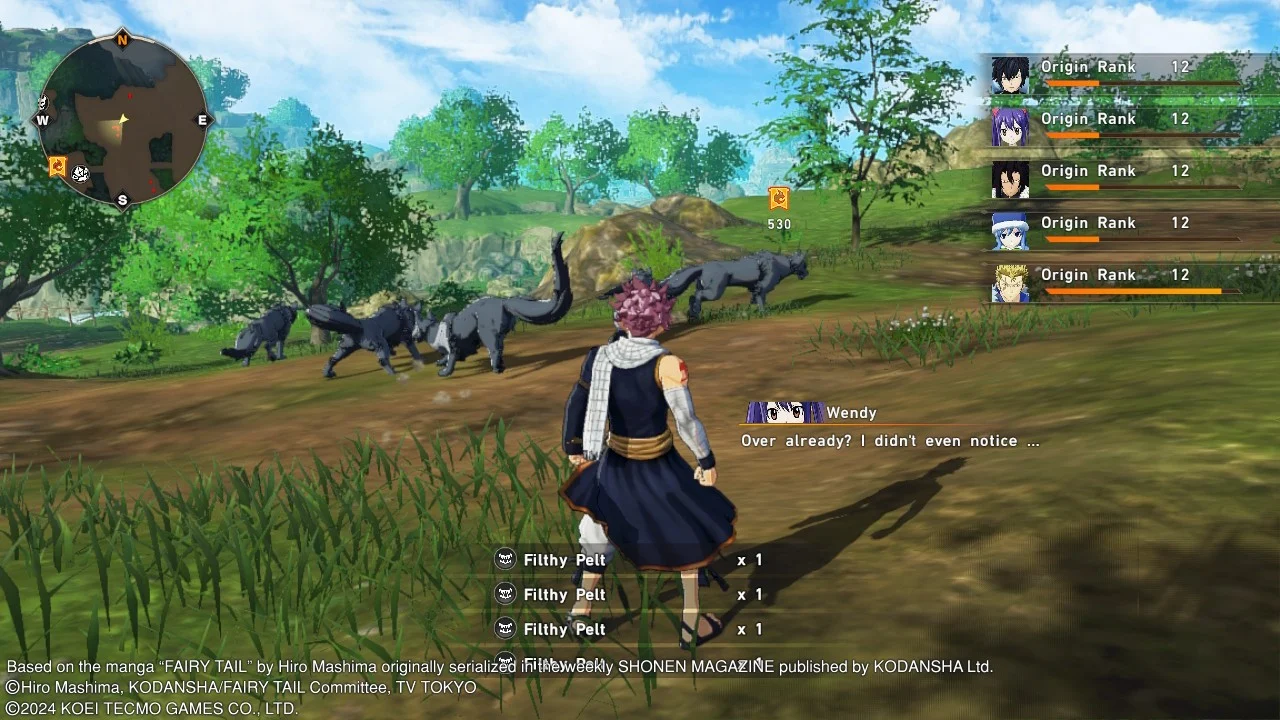Click the quest waypoint marker showing 530
The image size is (1280, 720).
(779, 199)
